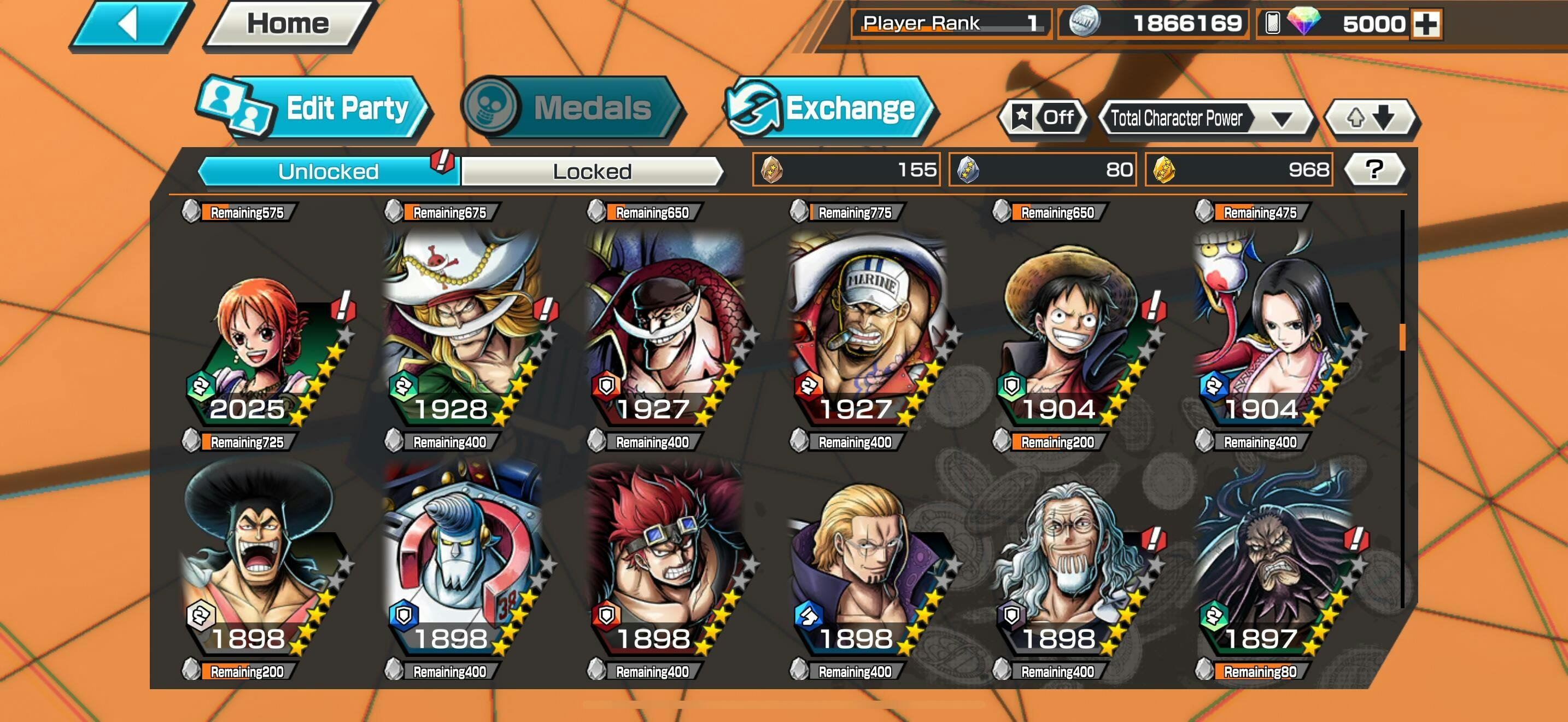Select the Unlocked characters tab

point(329,172)
